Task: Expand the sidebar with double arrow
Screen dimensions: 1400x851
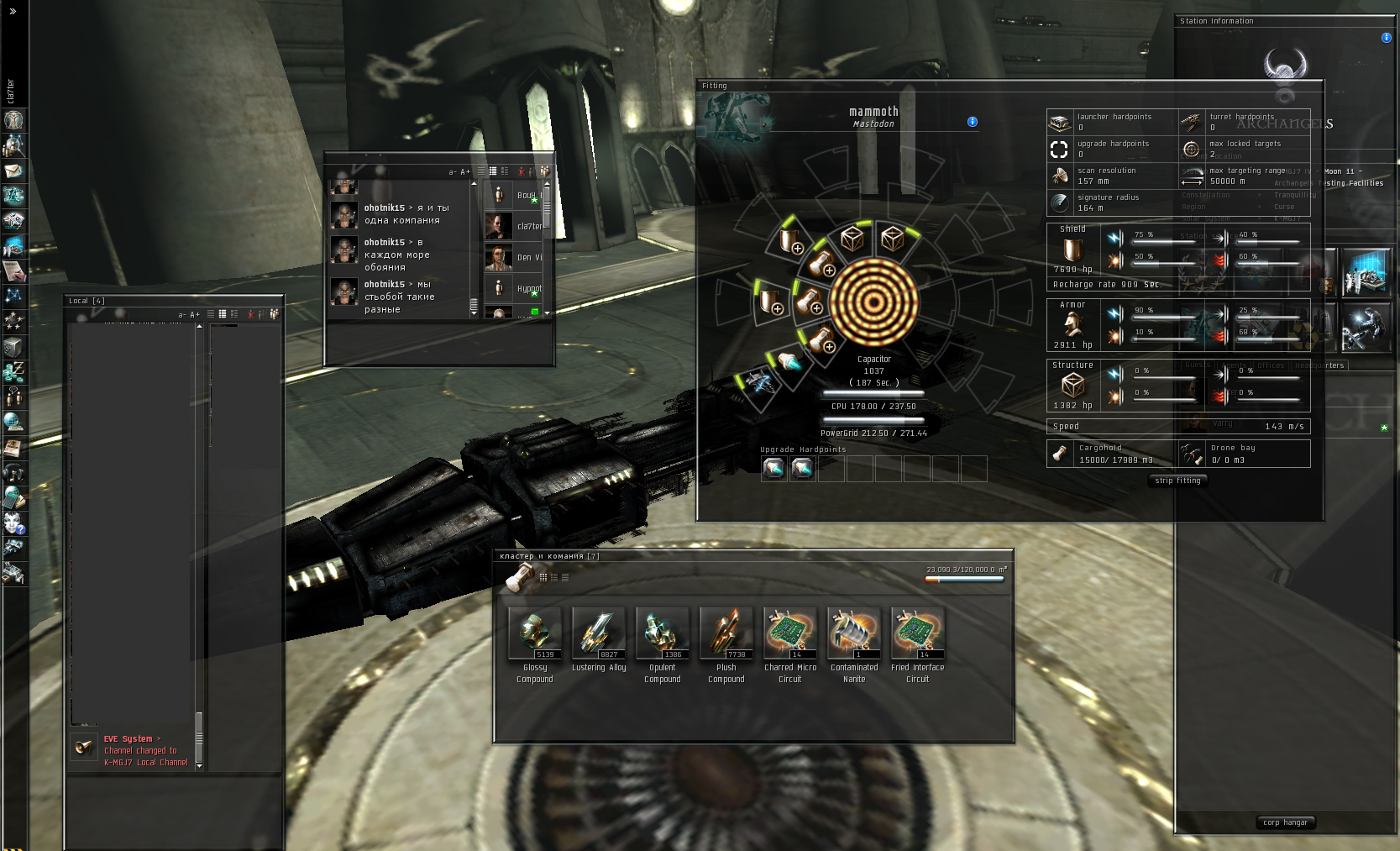Action: (x=13, y=12)
